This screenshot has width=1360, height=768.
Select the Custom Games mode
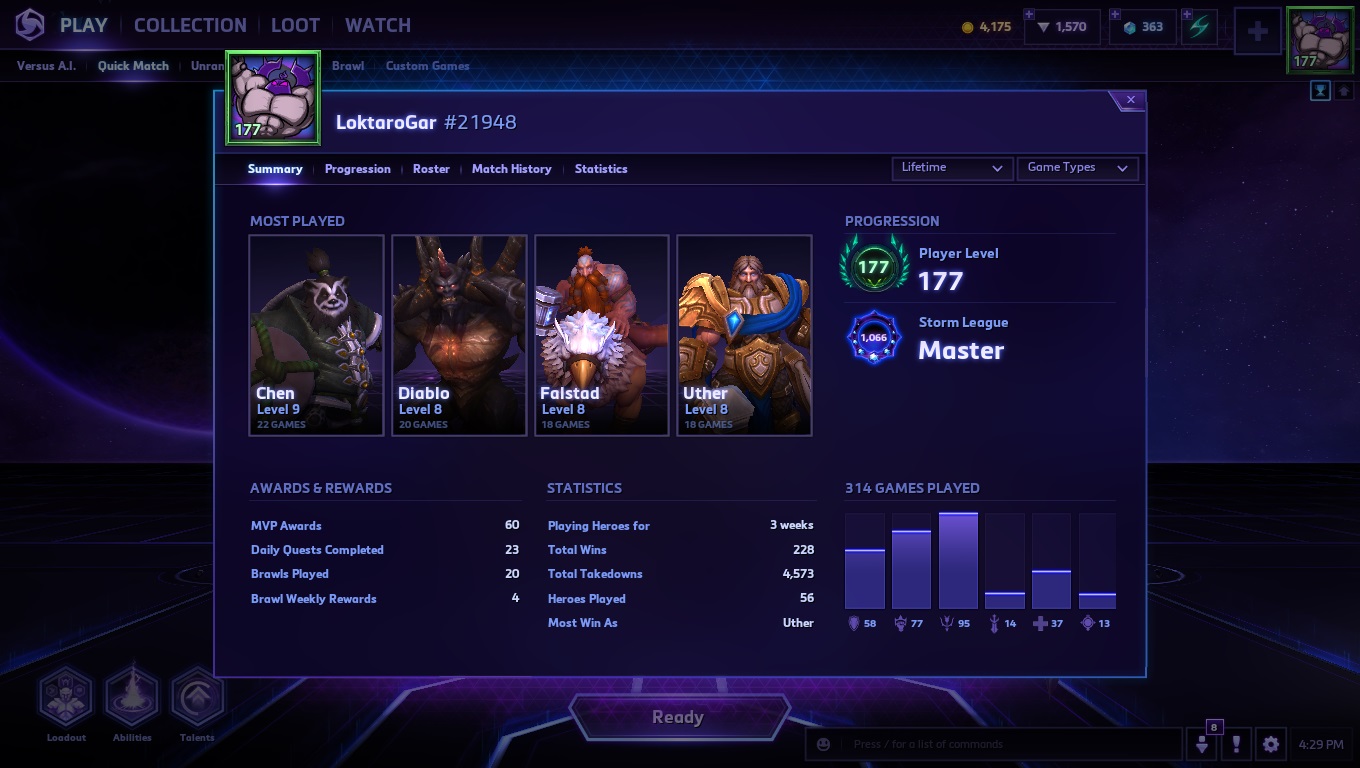point(427,66)
